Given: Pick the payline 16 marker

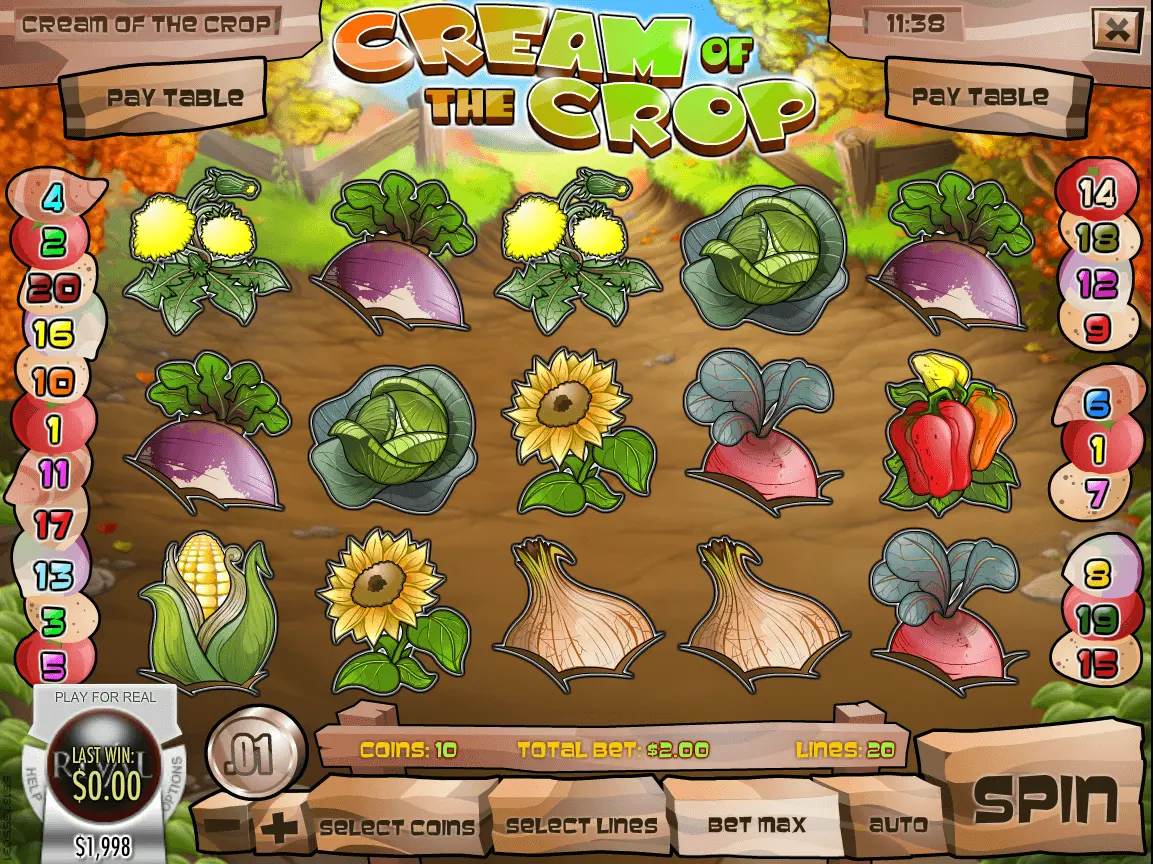Looking at the screenshot, I should (x=53, y=334).
